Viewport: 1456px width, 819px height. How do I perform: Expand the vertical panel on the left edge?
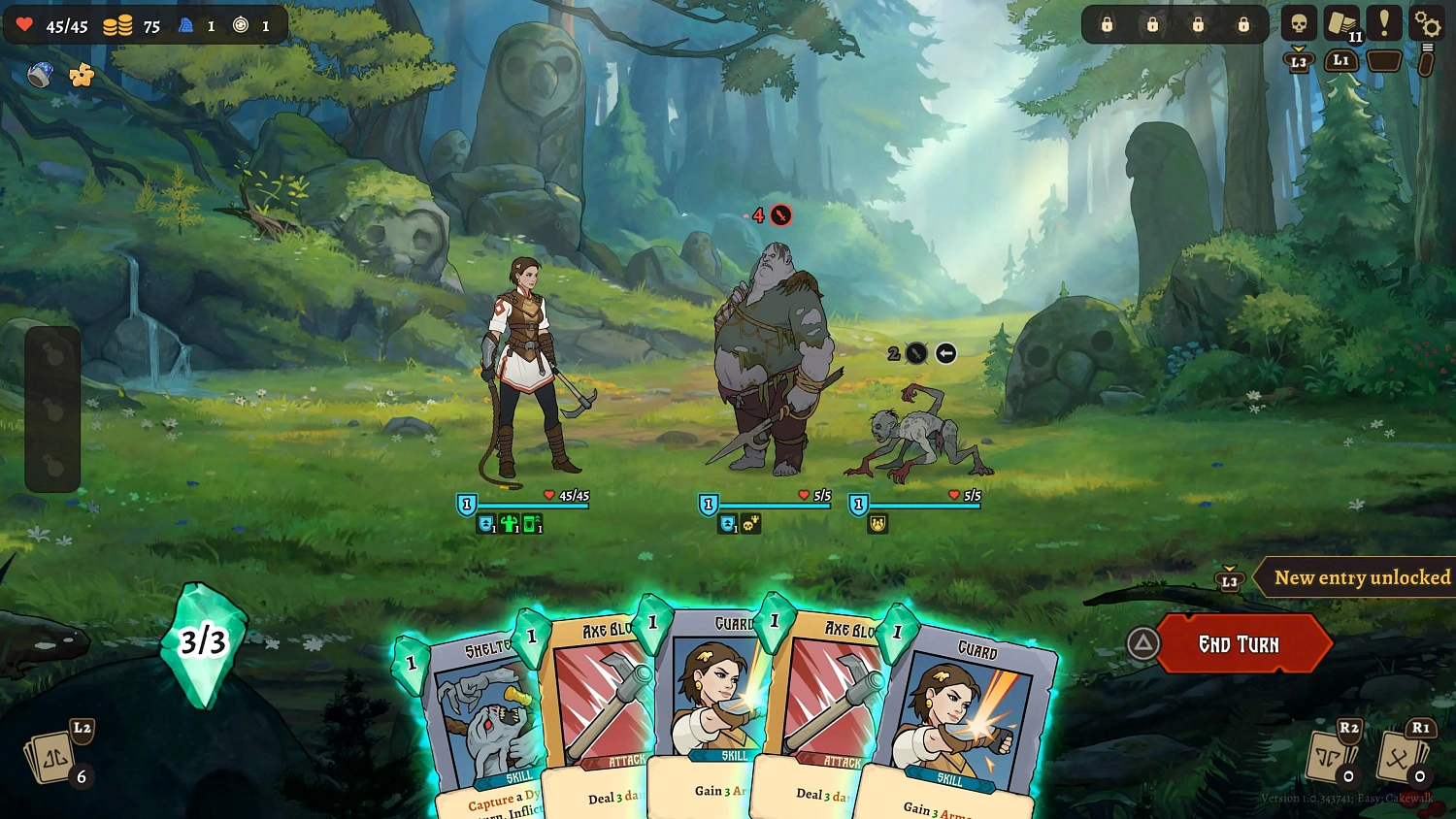53,408
